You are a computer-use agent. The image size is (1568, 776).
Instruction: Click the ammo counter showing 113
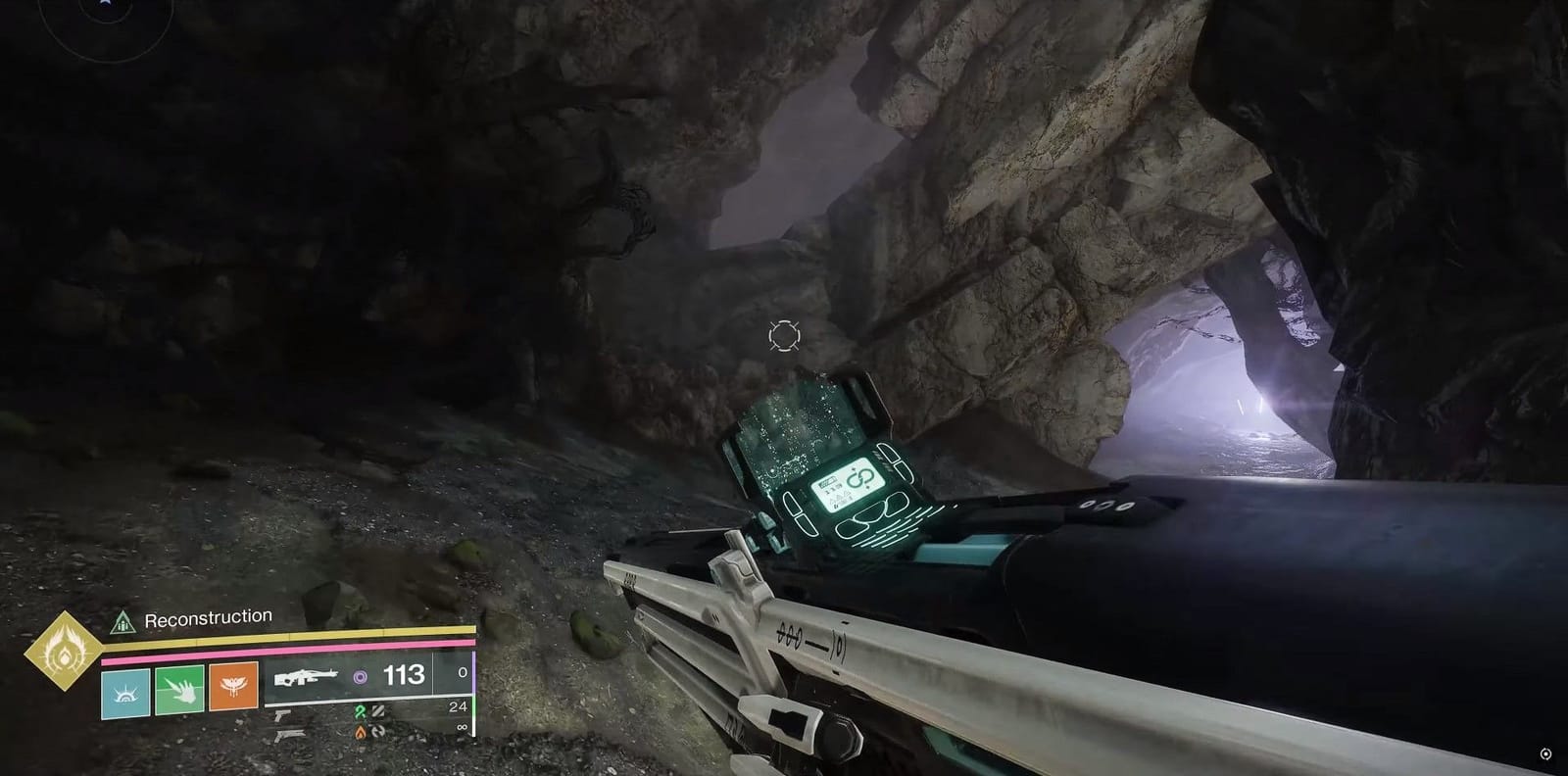pyautogui.click(x=404, y=674)
